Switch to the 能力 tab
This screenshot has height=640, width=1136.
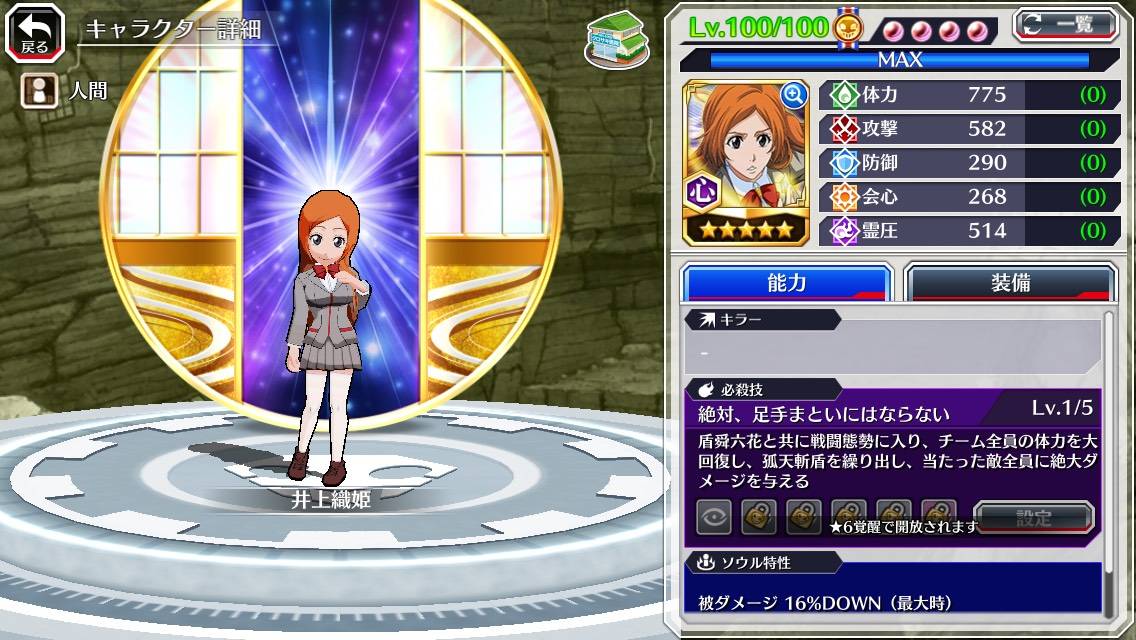[786, 283]
